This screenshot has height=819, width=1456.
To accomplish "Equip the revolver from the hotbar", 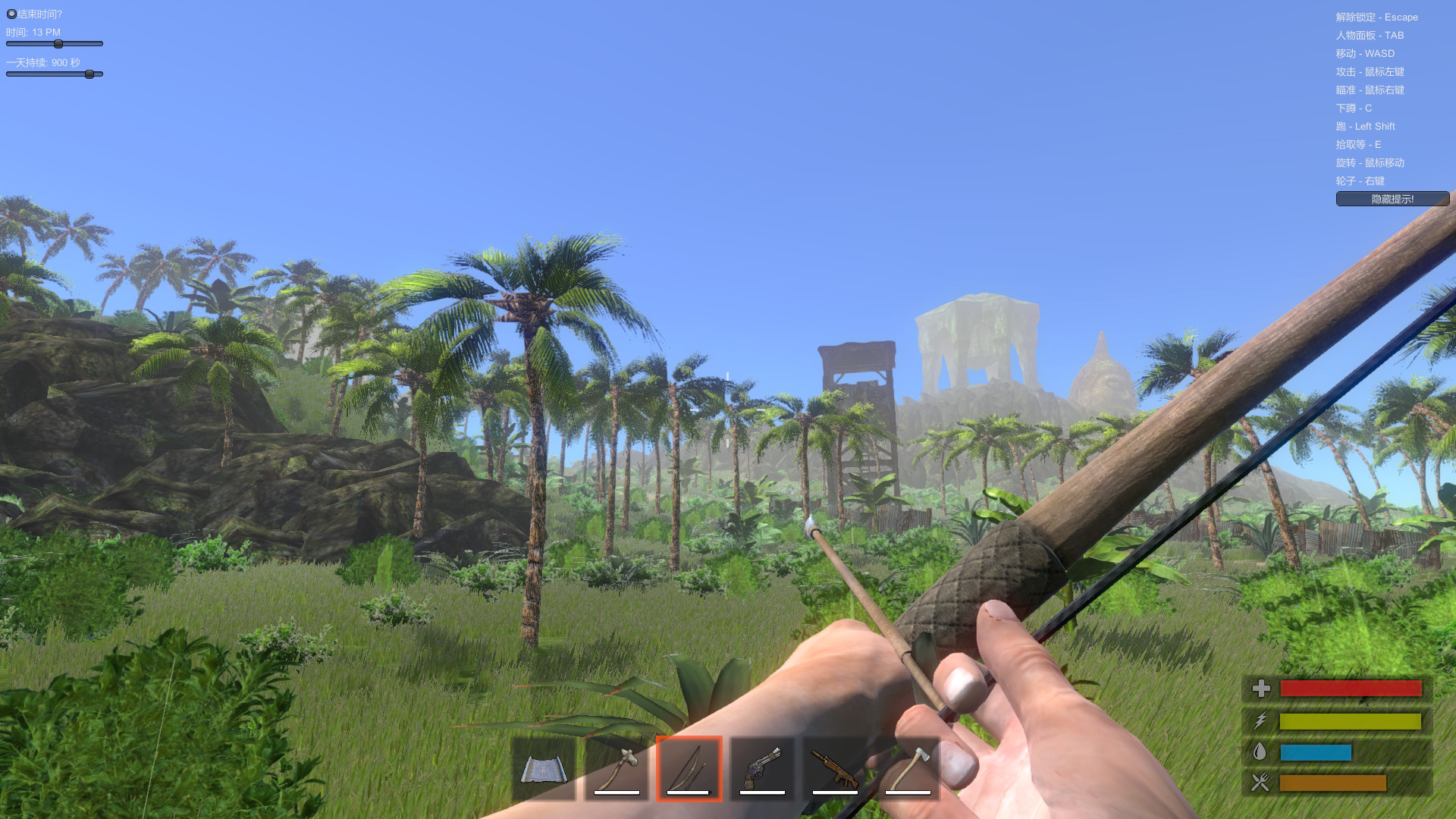I will [761, 768].
